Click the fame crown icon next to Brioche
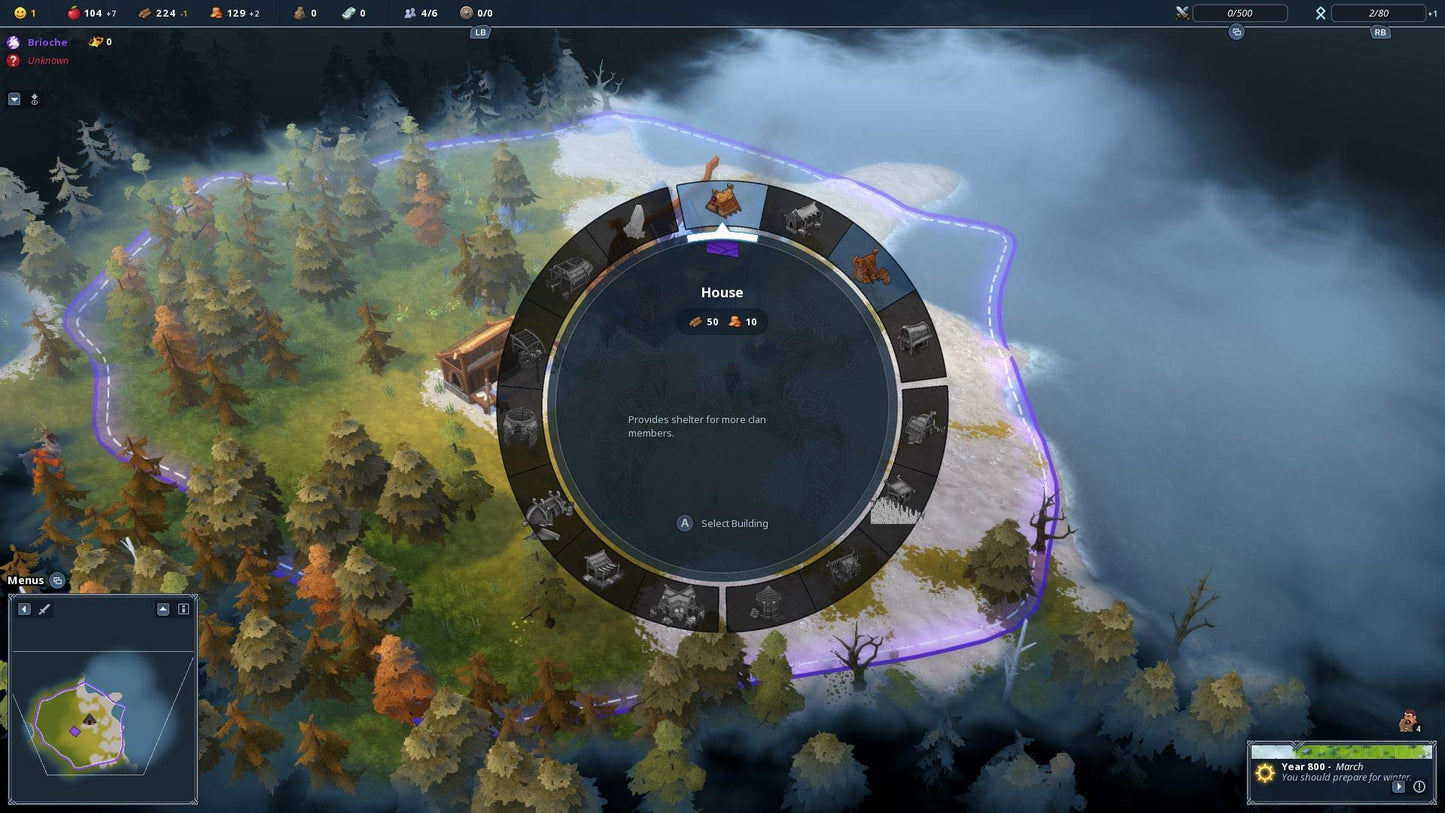The image size is (1445, 813). 93,42
